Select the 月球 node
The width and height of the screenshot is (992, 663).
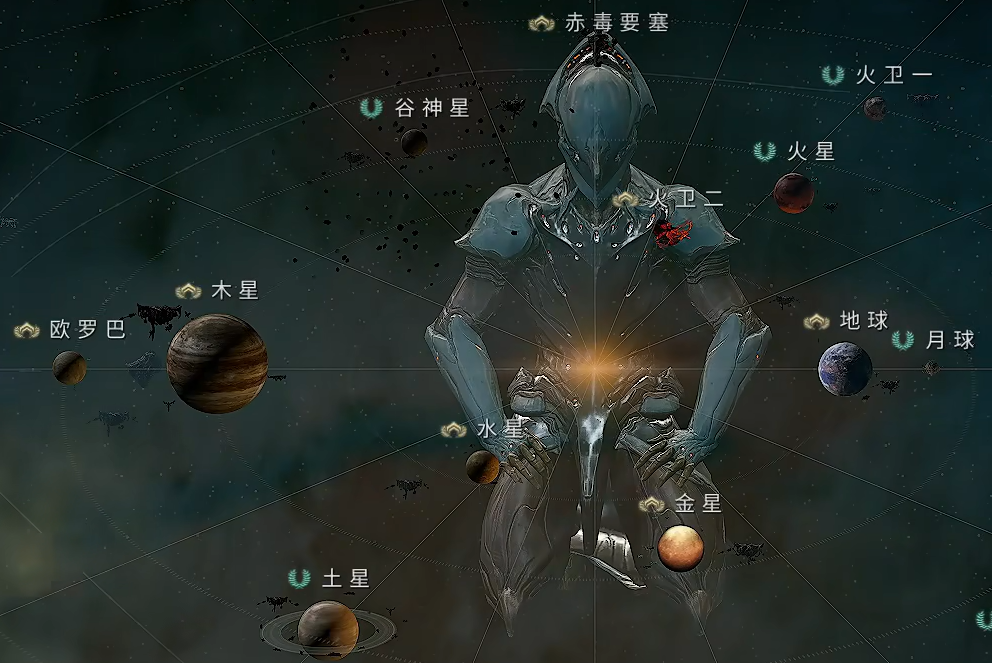[931, 368]
